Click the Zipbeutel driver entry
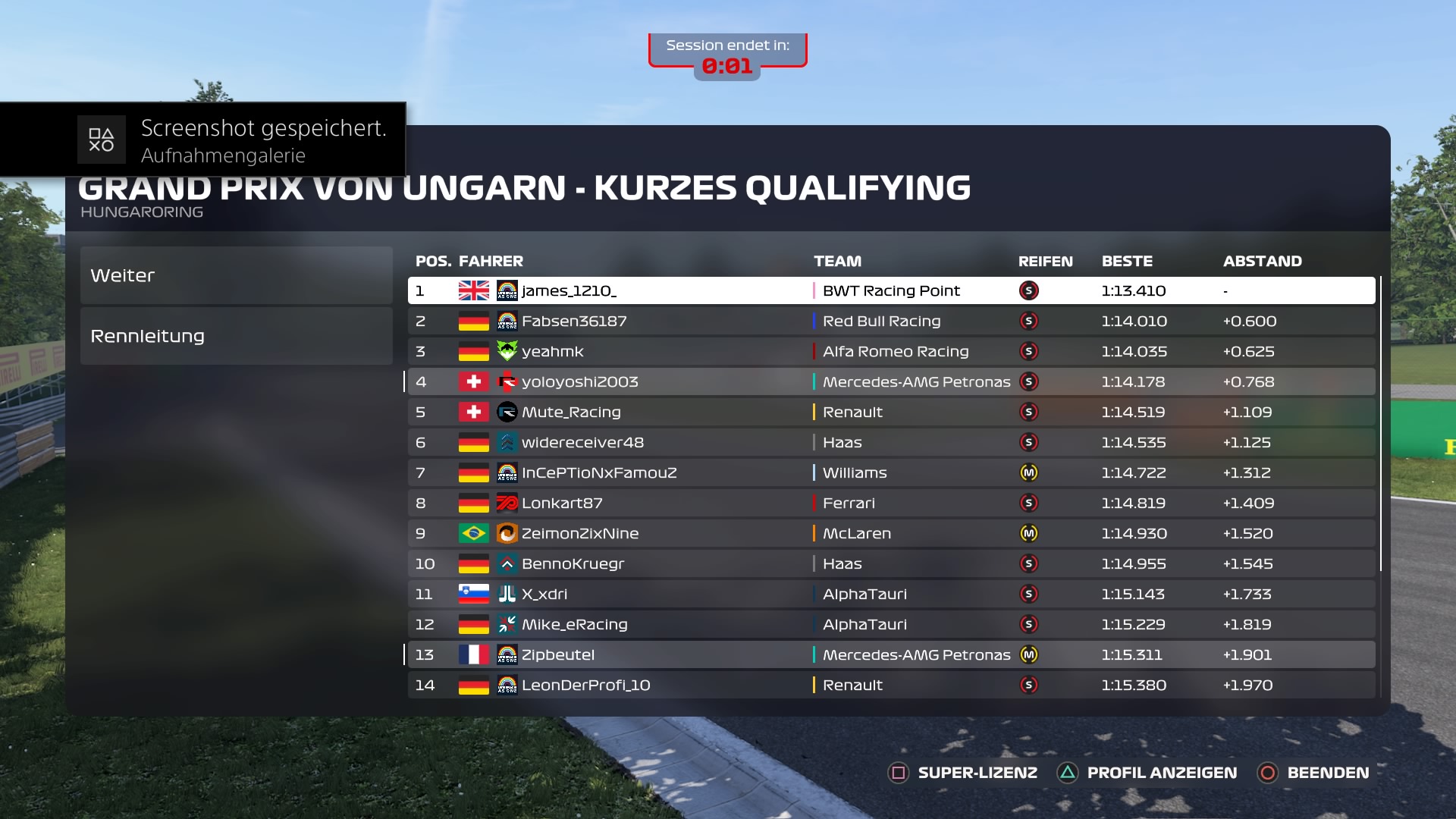The image size is (1456, 819). coord(891,654)
